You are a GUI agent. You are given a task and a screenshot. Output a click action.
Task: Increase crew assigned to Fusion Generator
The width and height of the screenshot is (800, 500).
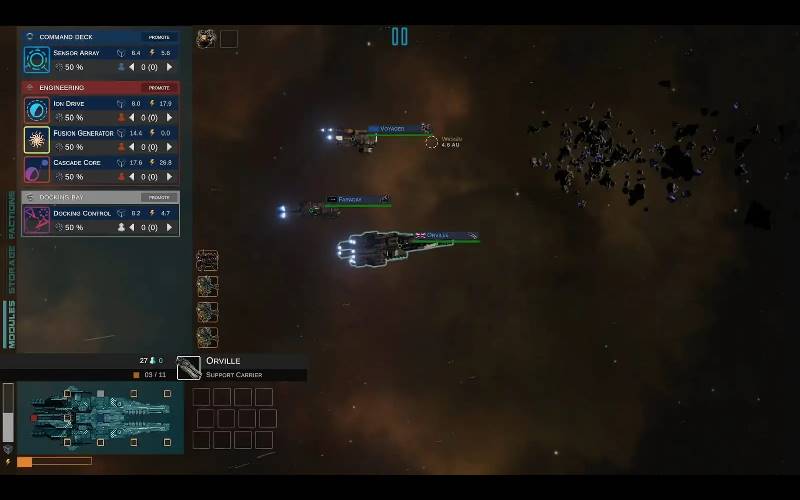coord(169,147)
